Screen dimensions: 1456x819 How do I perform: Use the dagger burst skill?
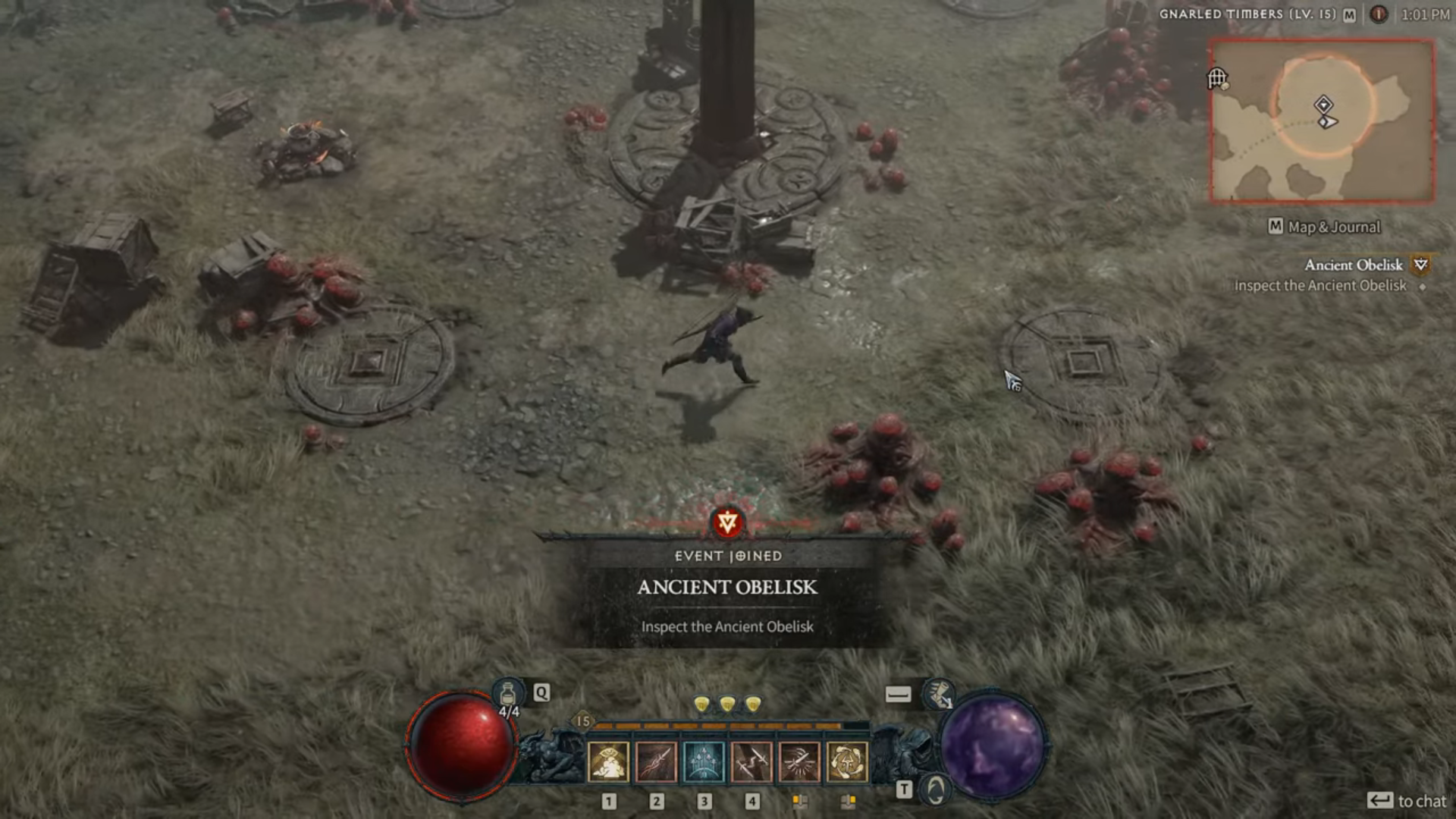[x=799, y=761]
